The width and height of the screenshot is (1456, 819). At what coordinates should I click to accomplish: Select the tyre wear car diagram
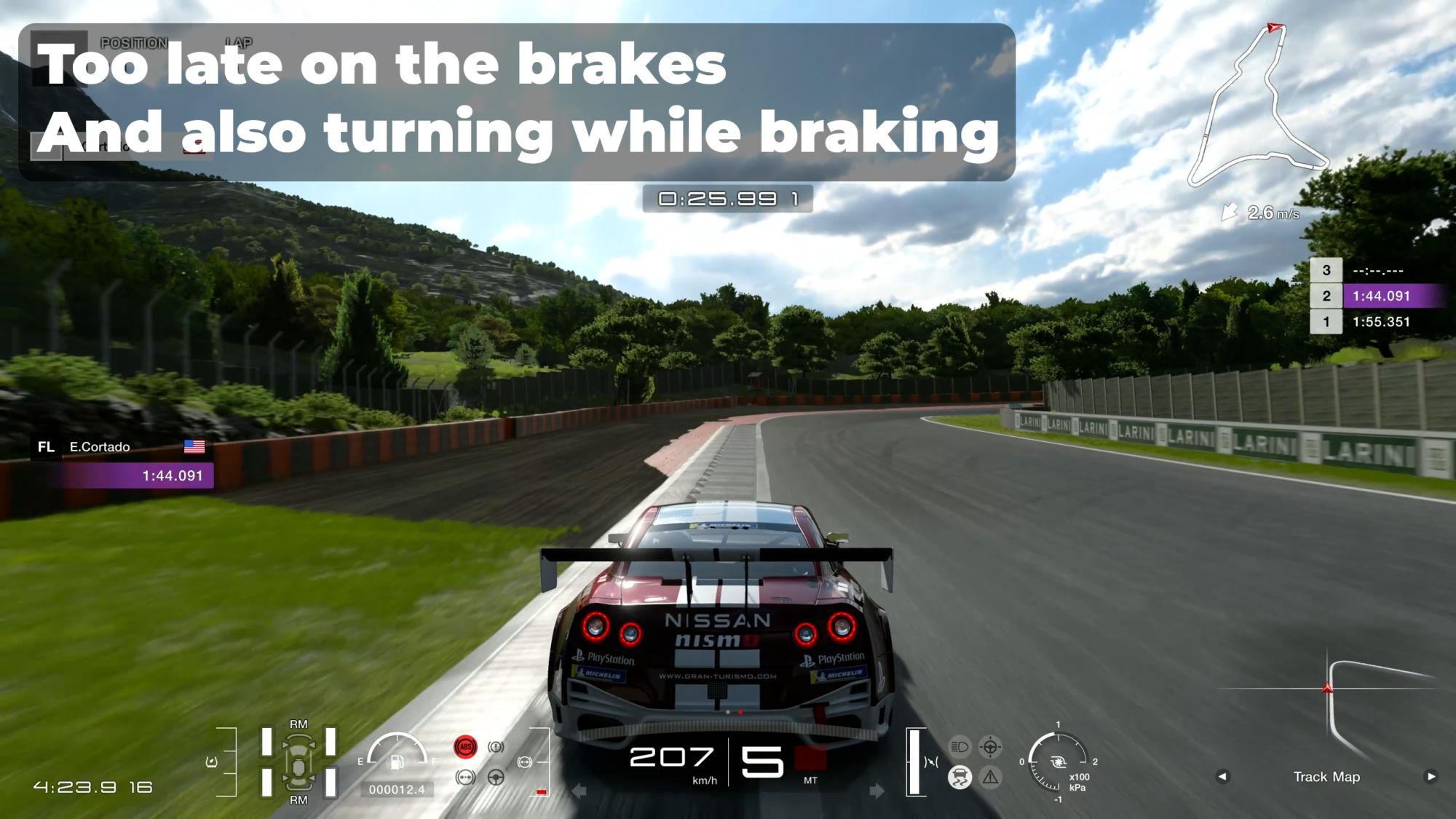298,761
